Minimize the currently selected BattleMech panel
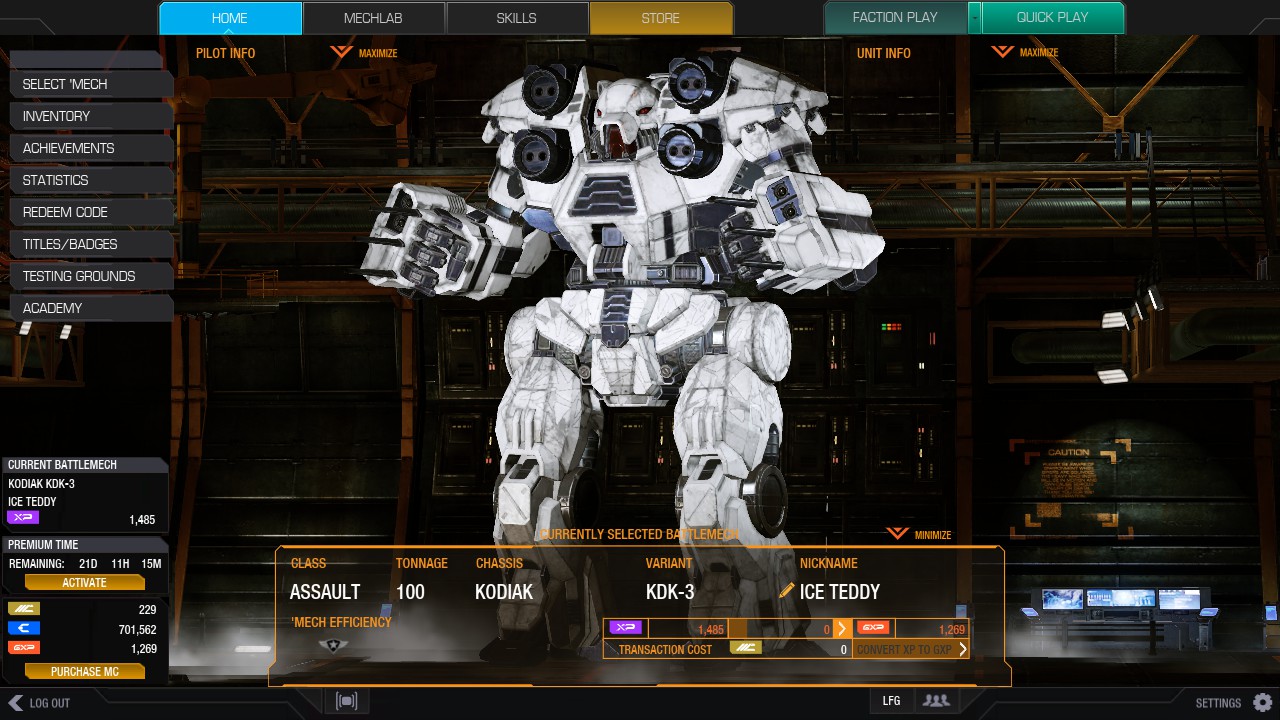This screenshot has height=720, width=1280. coord(920,535)
